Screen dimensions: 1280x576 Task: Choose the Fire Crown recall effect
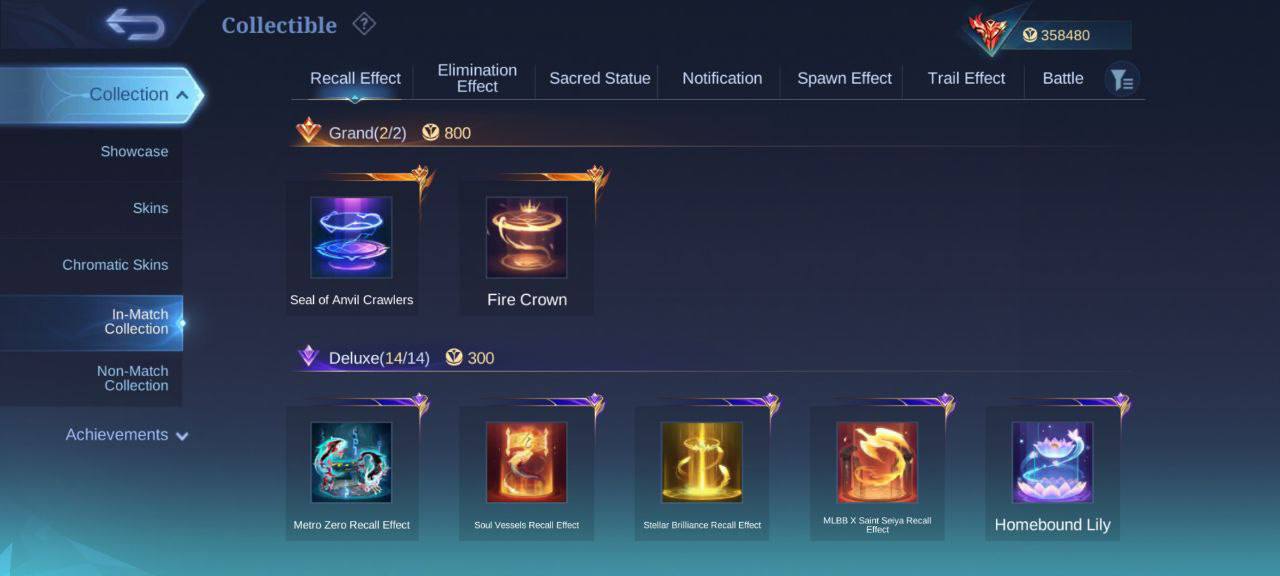pos(526,238)
